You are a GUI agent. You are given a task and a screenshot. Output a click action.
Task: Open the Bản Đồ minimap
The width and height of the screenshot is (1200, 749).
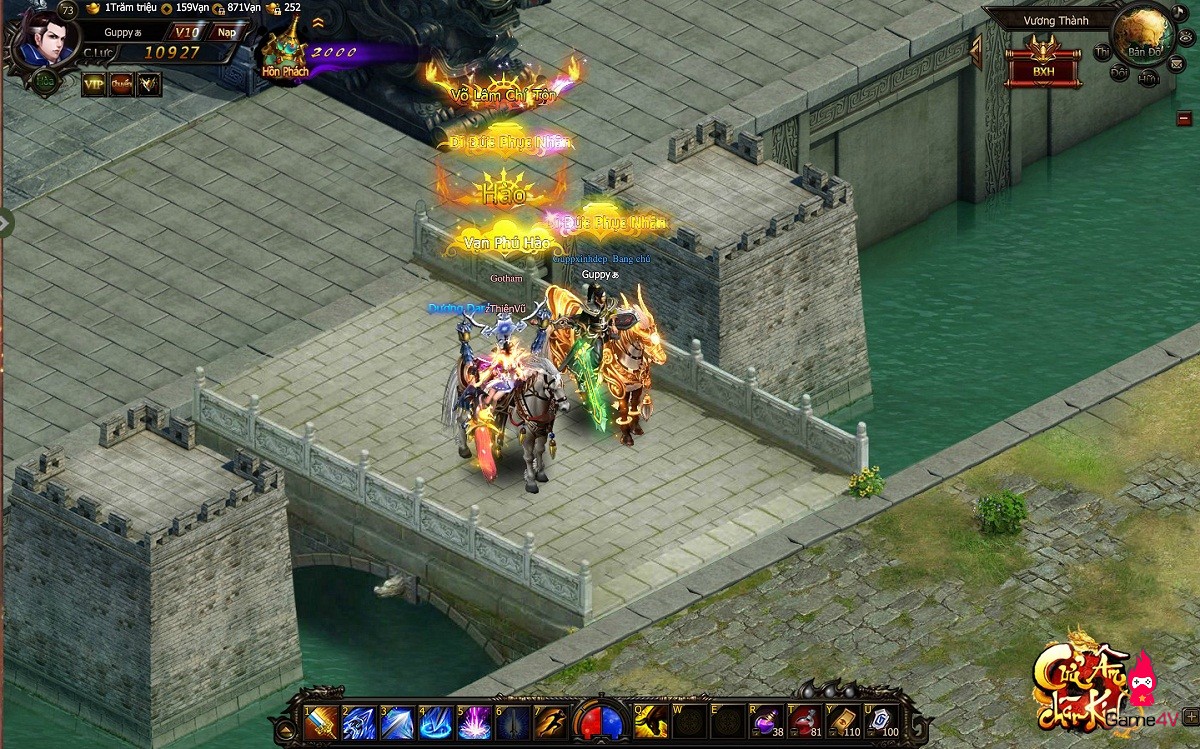pyautogui.click(x=1142, y=36)
